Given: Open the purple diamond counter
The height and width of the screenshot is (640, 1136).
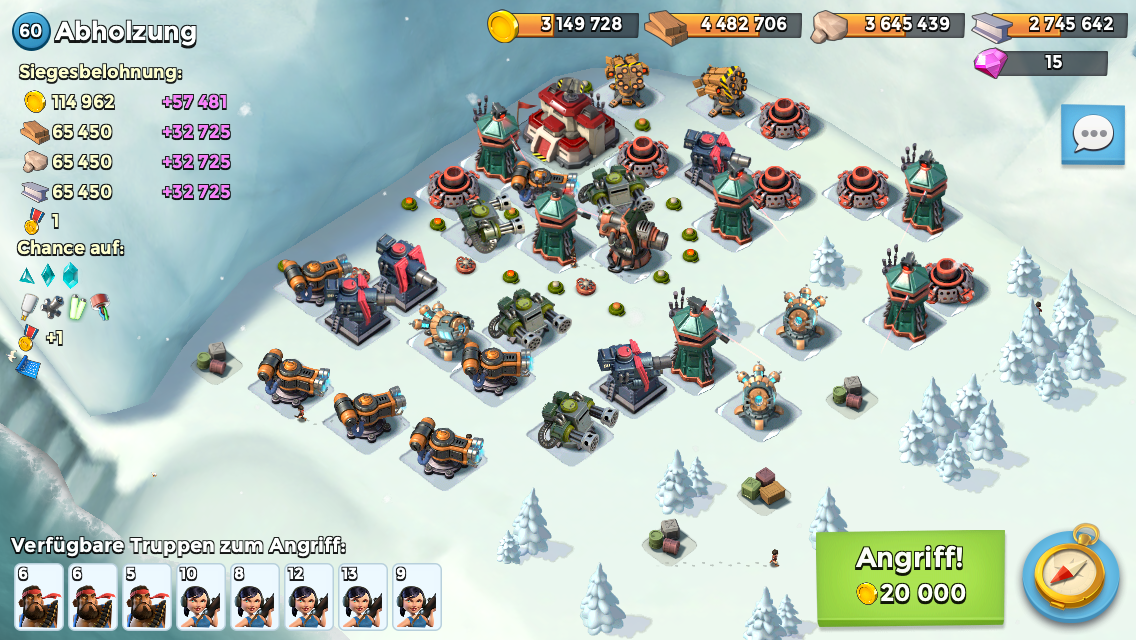Looking at the screenshot, I should (1040, 63).
